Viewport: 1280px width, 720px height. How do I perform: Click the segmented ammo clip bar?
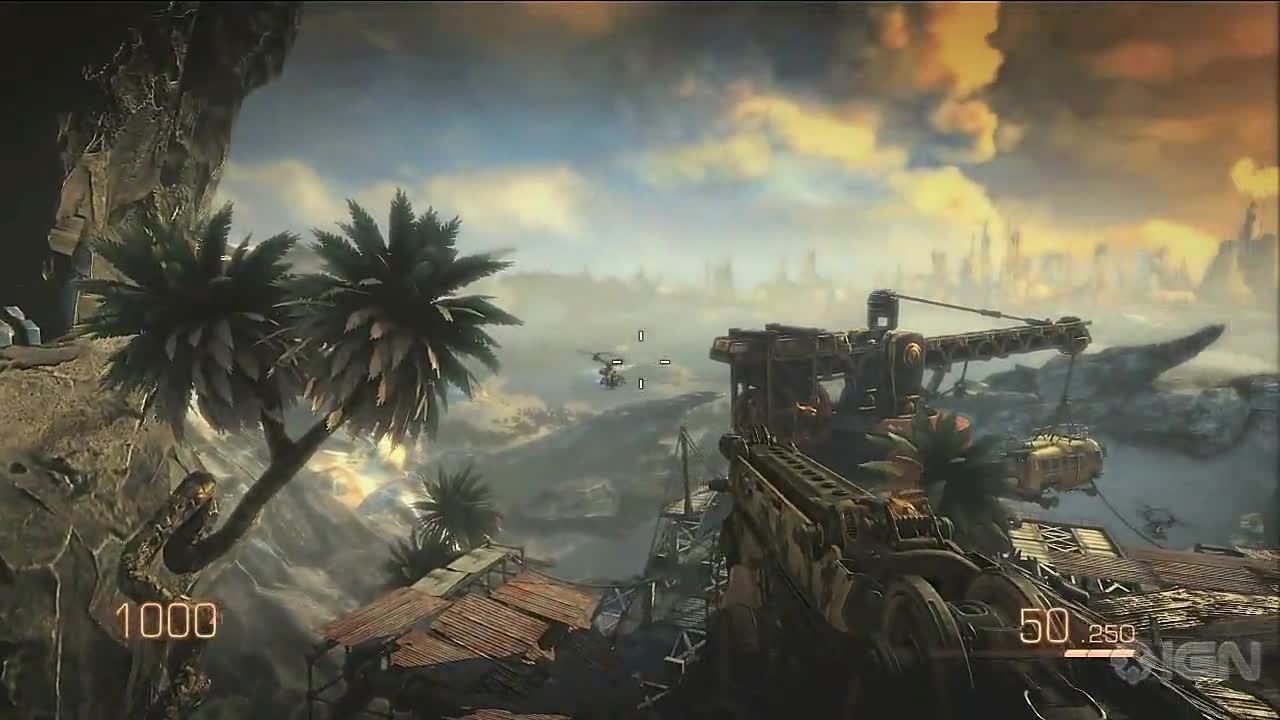(1100, 654)
